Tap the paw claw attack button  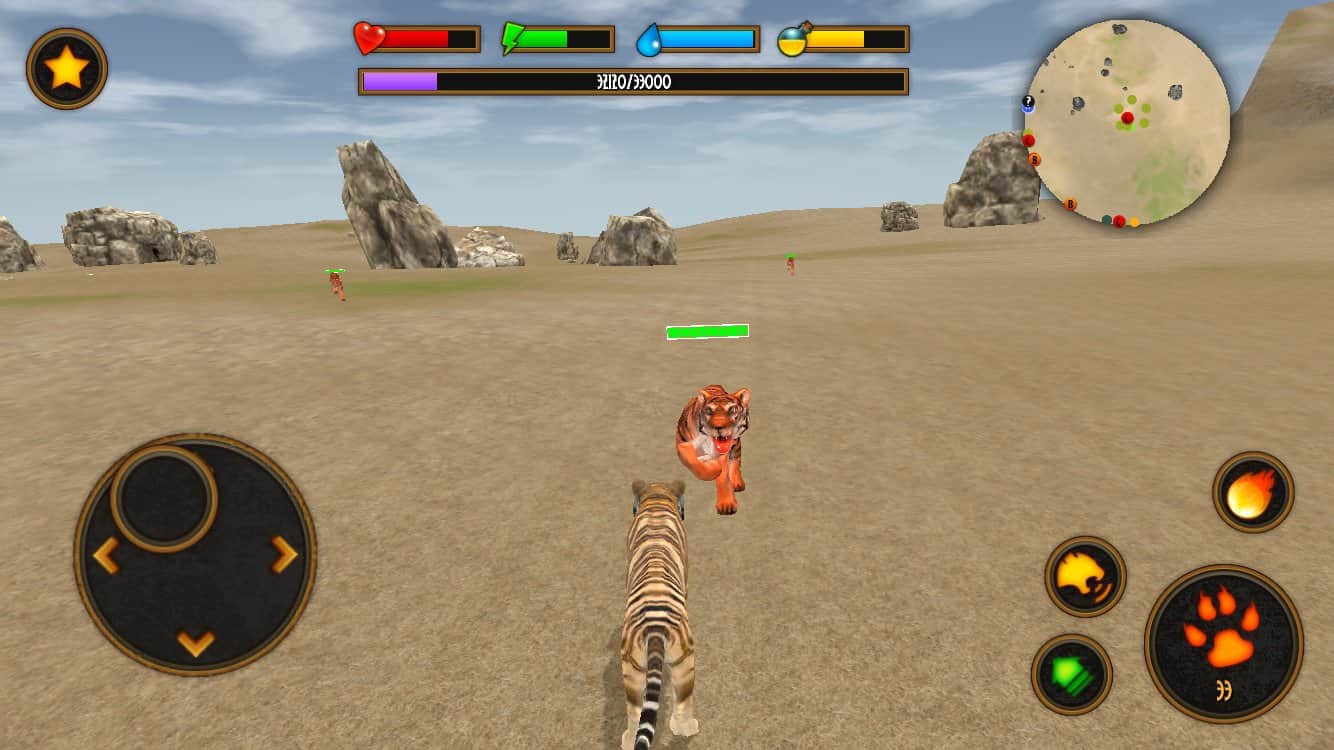click(1223, 642)
